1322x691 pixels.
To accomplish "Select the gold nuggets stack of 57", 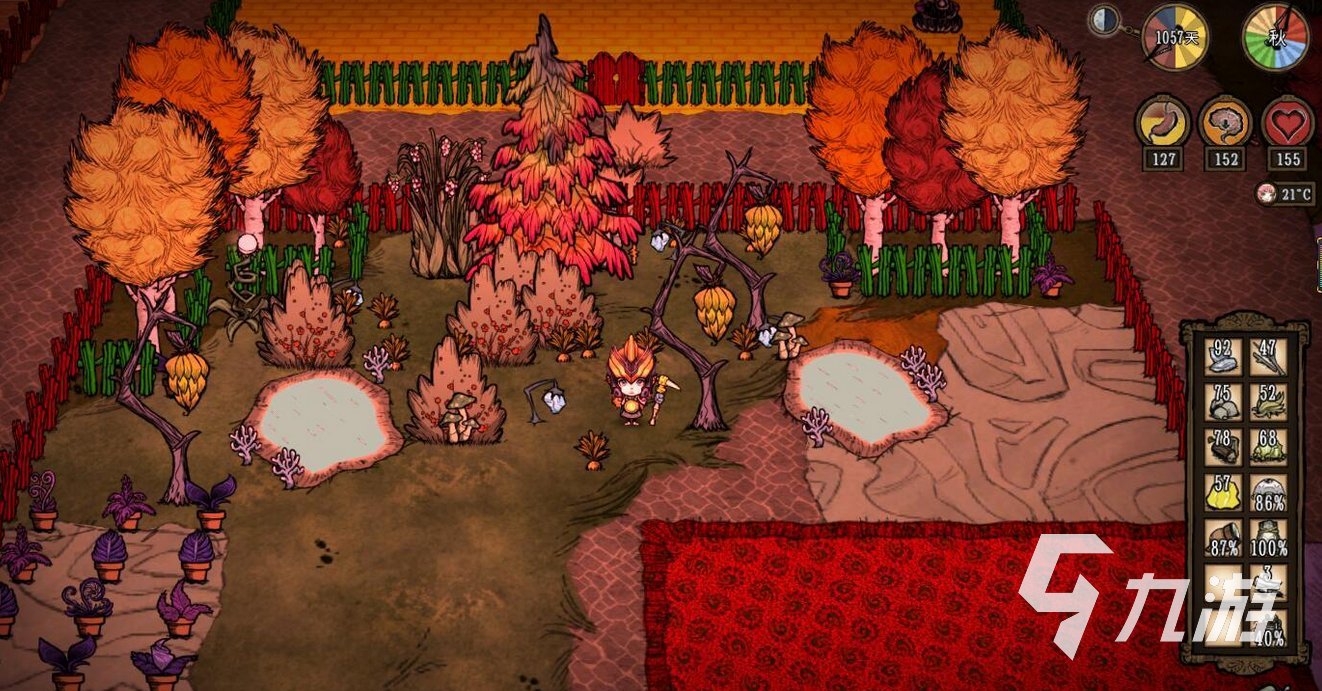I will point(1222,491).
